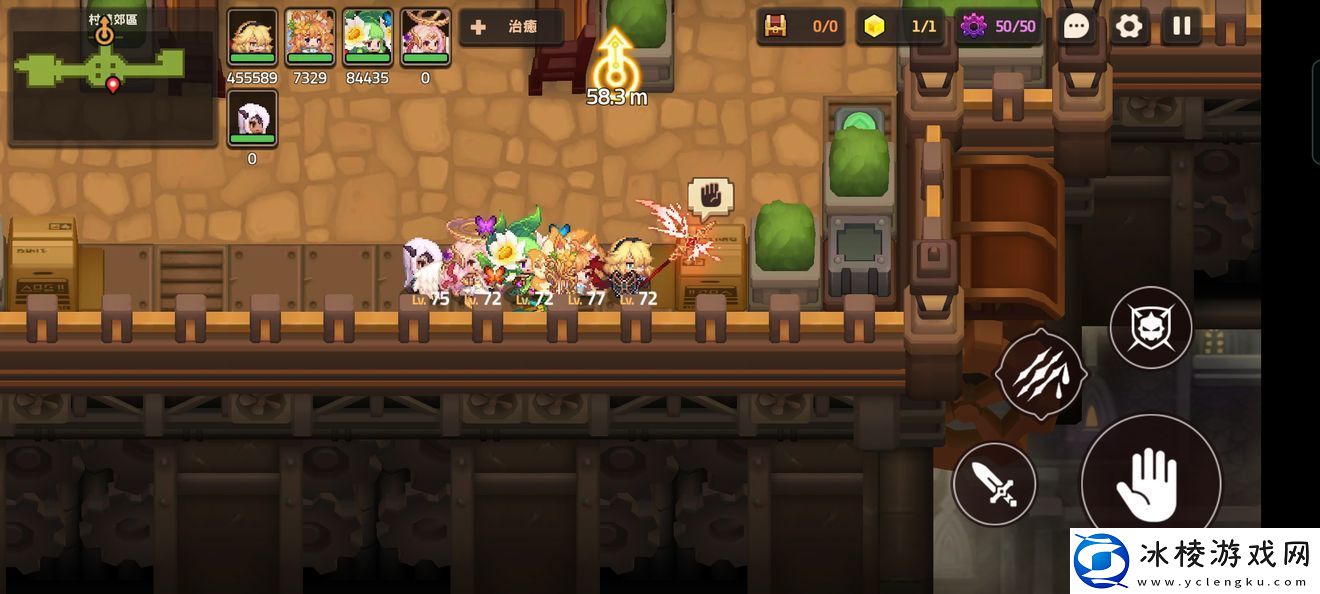Select the white-haired hero portrait
This screenshot has height=594, width=1320.
[x=252, y=119]
